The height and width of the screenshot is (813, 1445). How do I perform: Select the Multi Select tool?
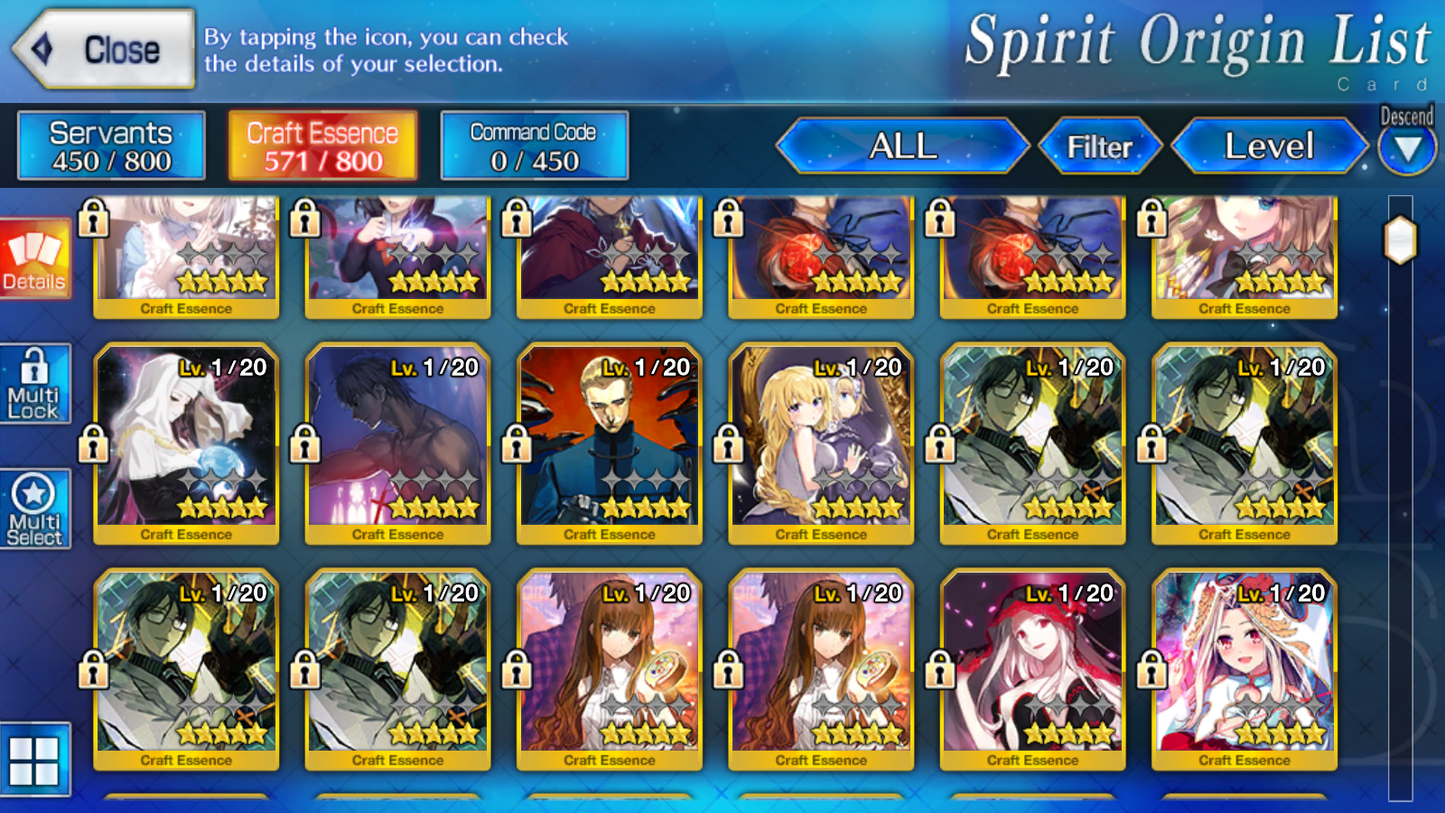35,508
